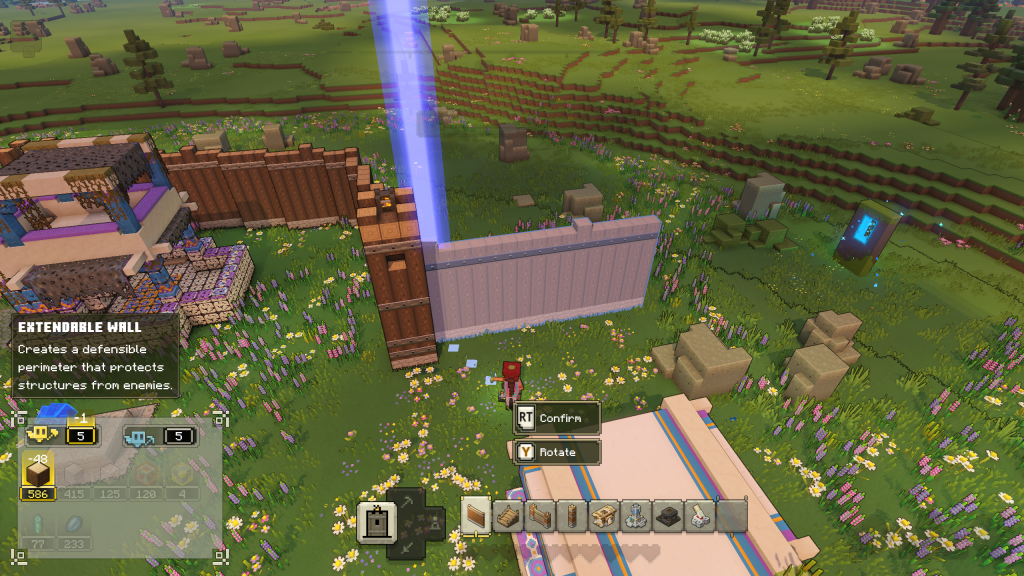This screenshot has width=1024, height=576.
Task: Choose the blue-white stone tower slot
Action: pos(636,516)
